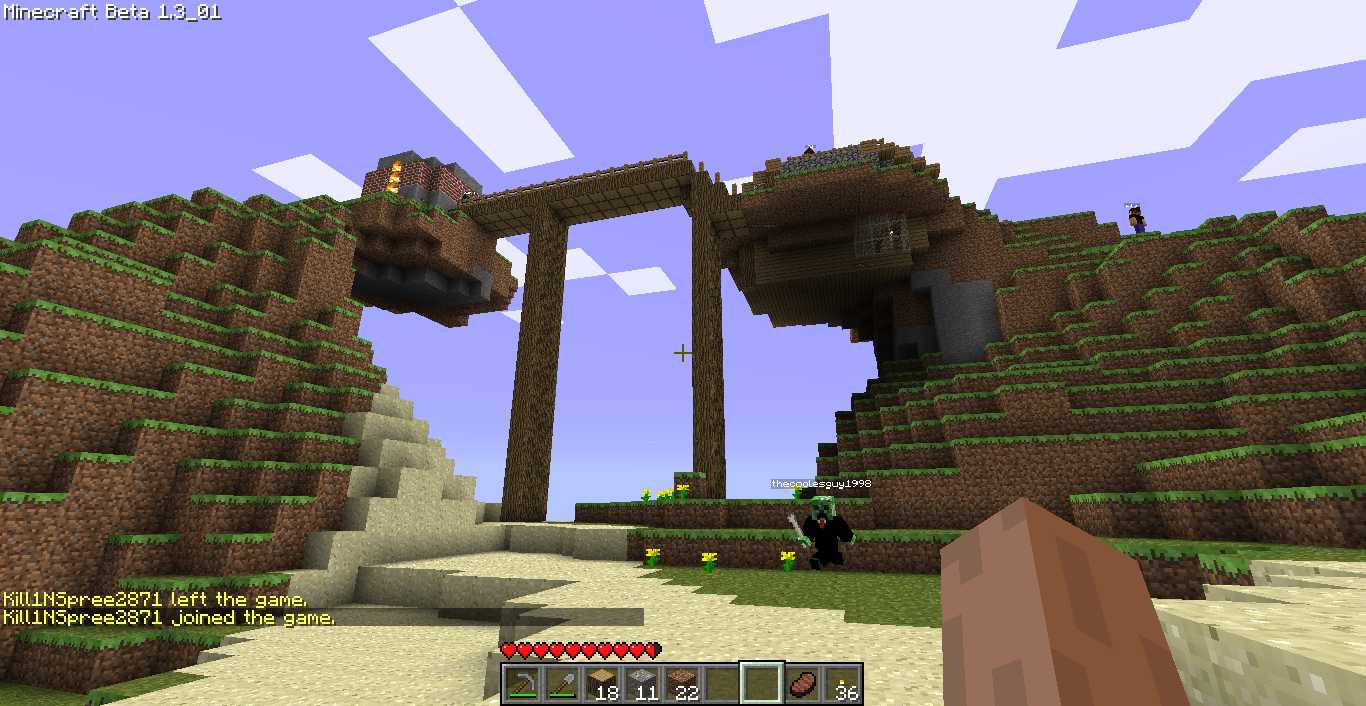Select the dirt block stack of 22
1366x706 pixels.
click(681, 684)
